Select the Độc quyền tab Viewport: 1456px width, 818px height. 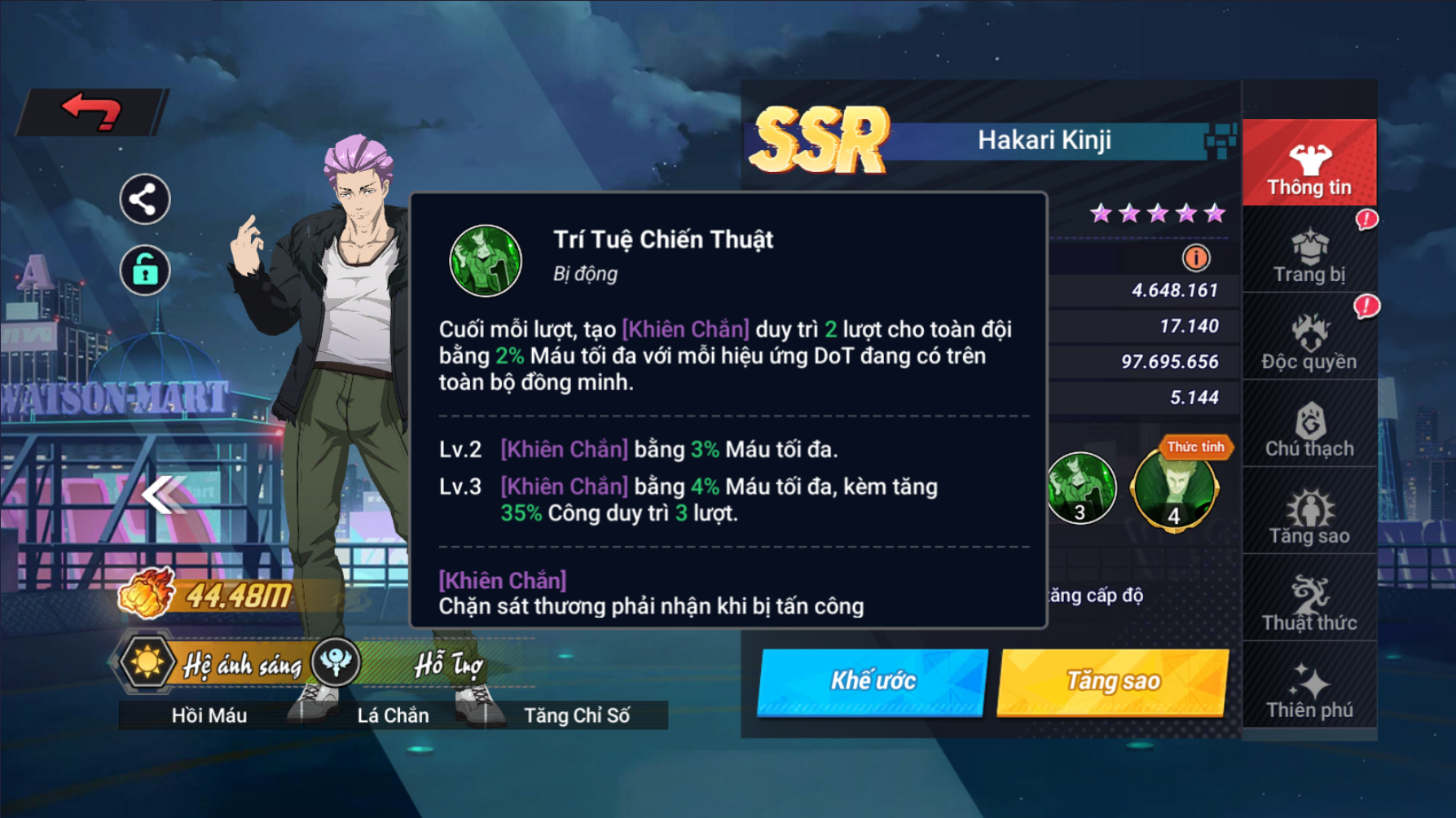tap(1309, 341)
